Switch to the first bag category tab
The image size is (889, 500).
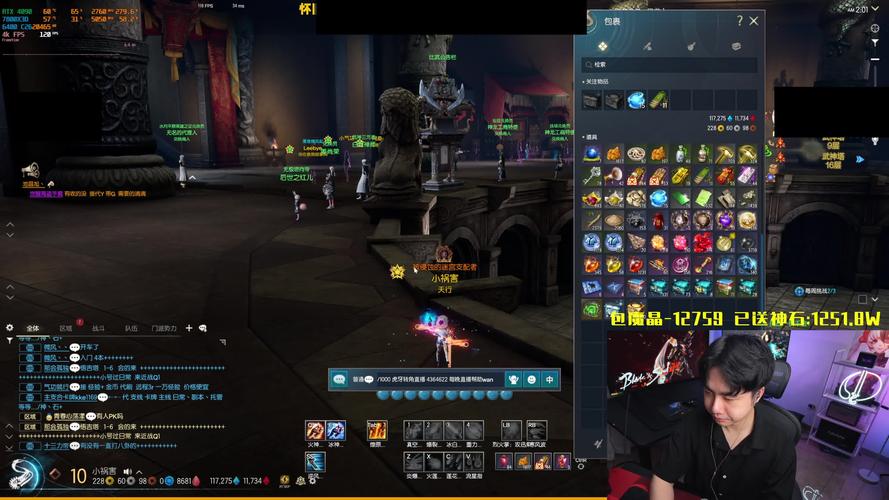coord(603,46)
